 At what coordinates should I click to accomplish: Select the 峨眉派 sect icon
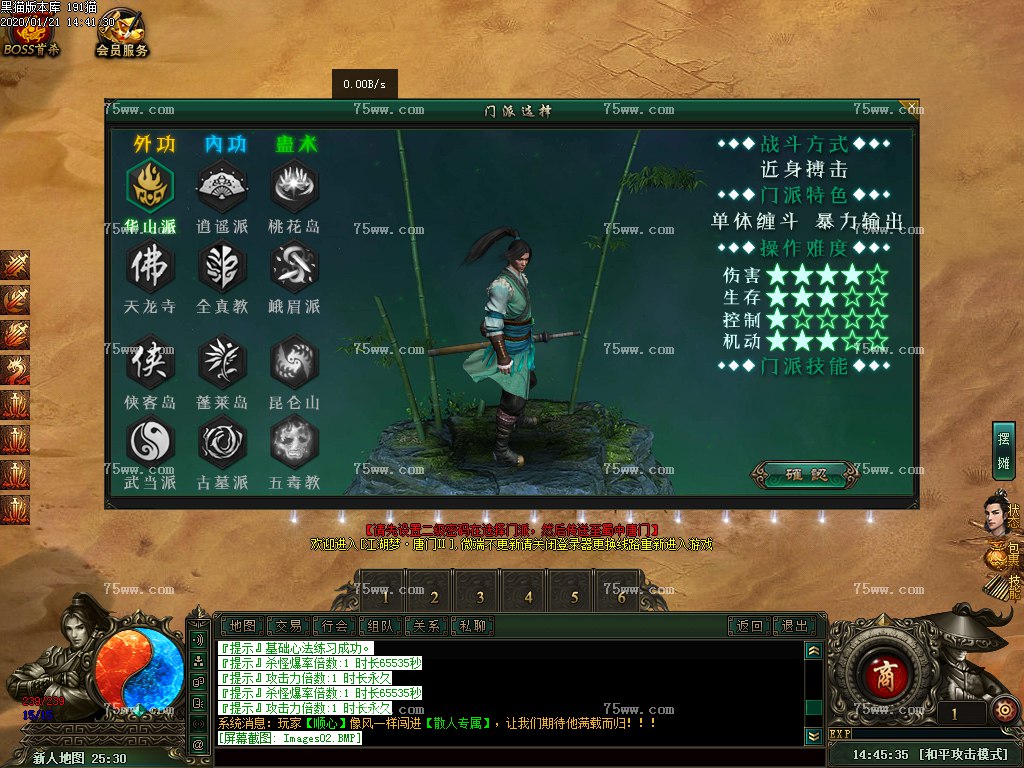coord(294,266)
